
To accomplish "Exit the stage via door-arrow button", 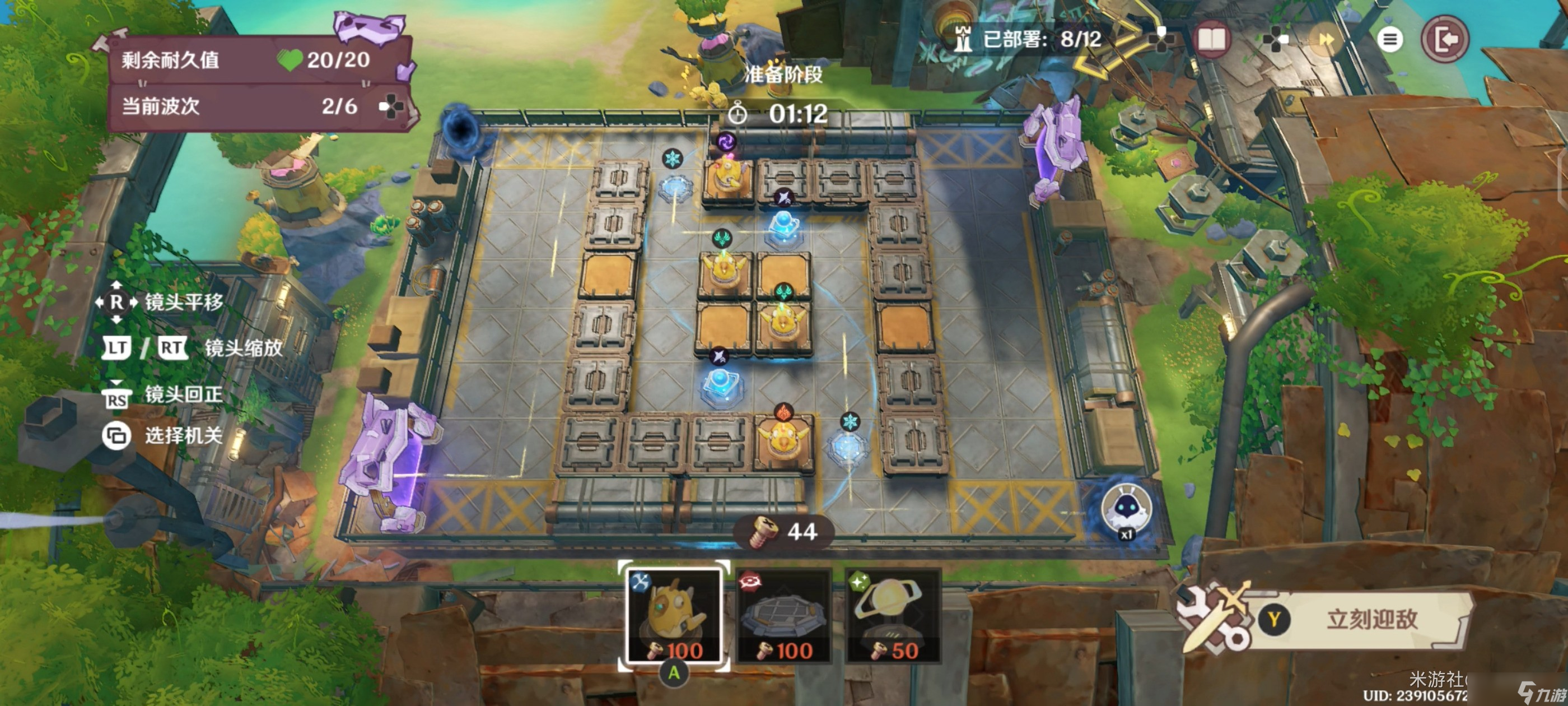I will pos(1445,40).
